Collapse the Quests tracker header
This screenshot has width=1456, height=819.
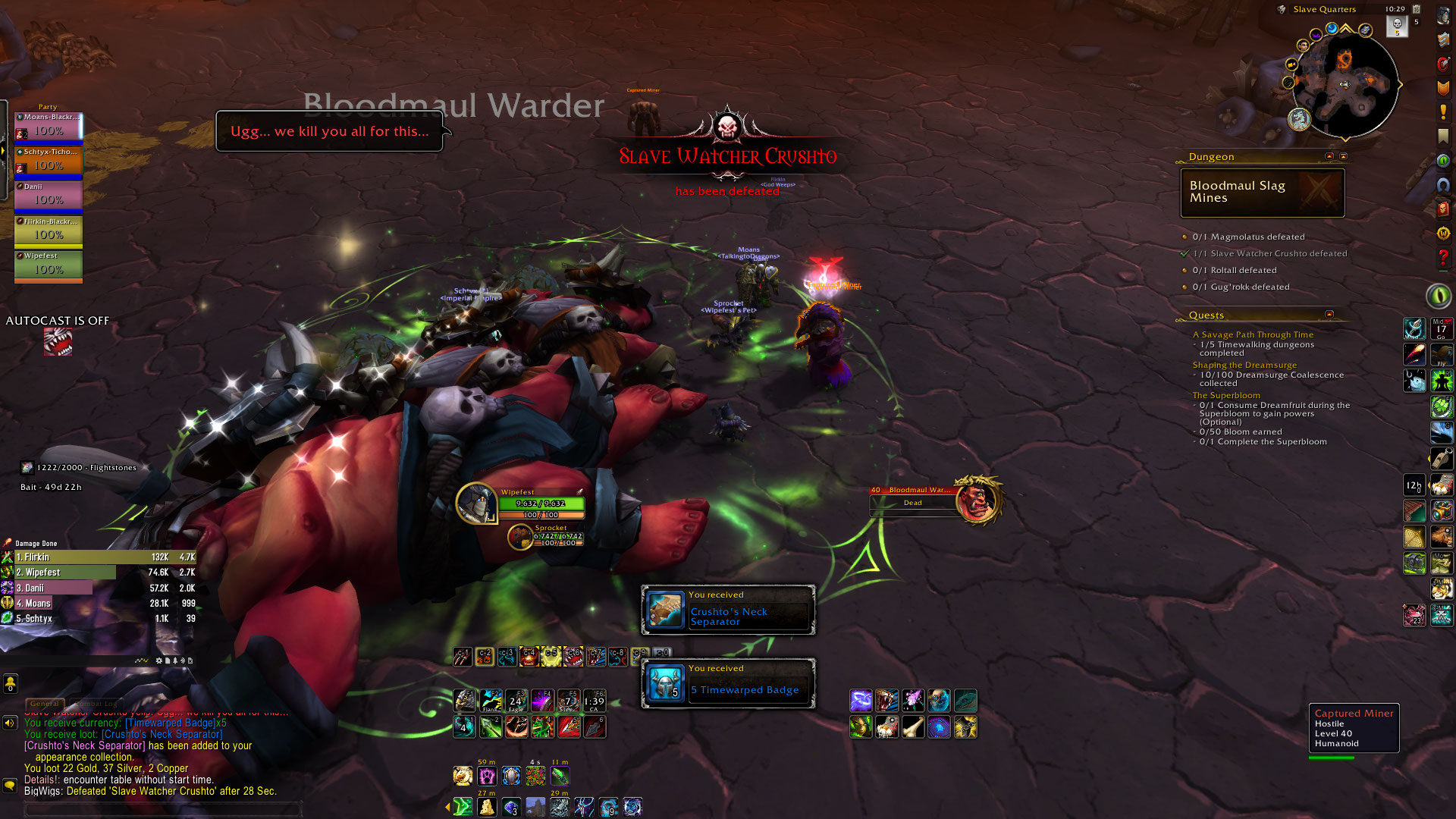point(1329,315)
